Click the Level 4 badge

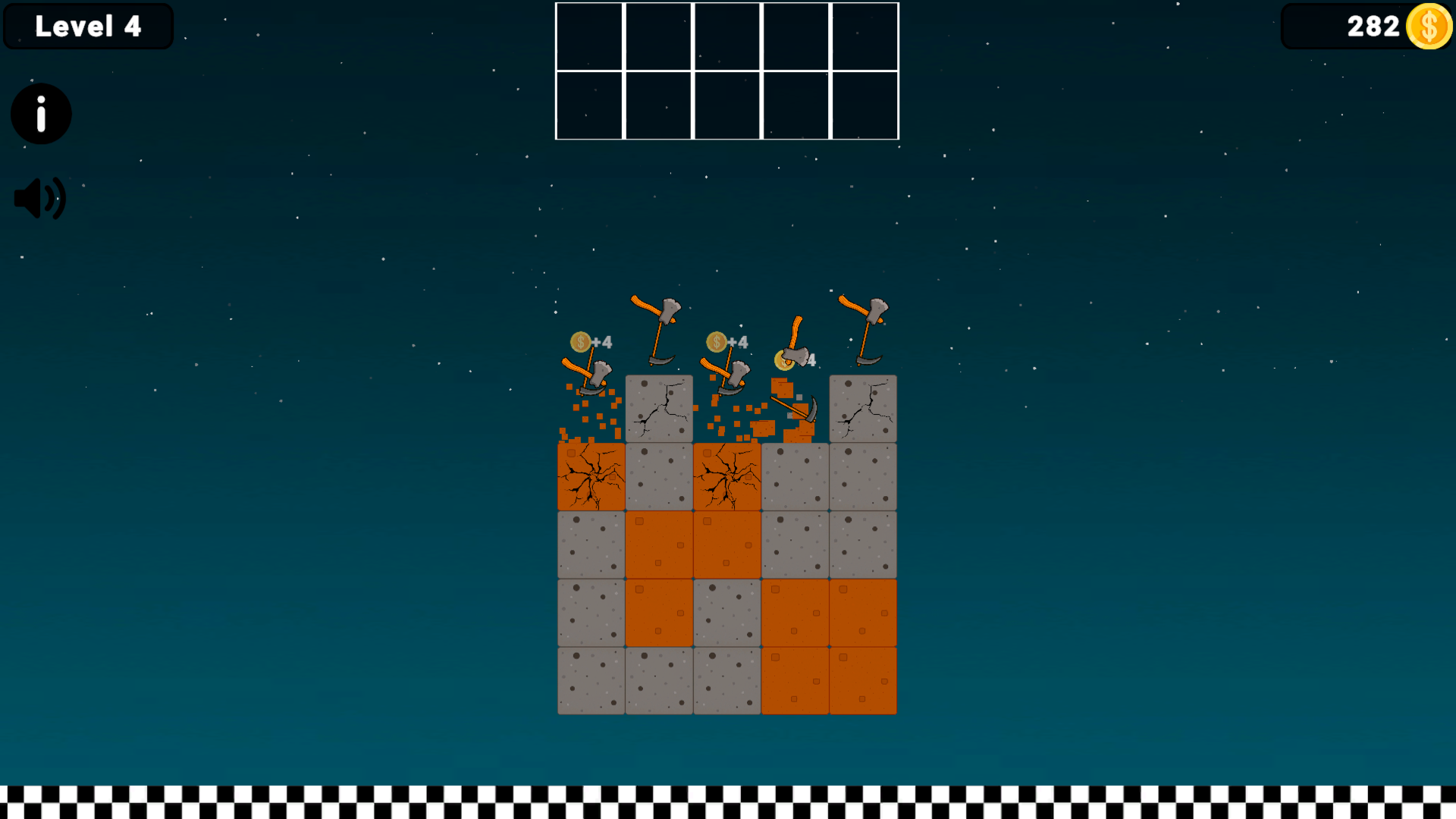[x=88, y=26]
